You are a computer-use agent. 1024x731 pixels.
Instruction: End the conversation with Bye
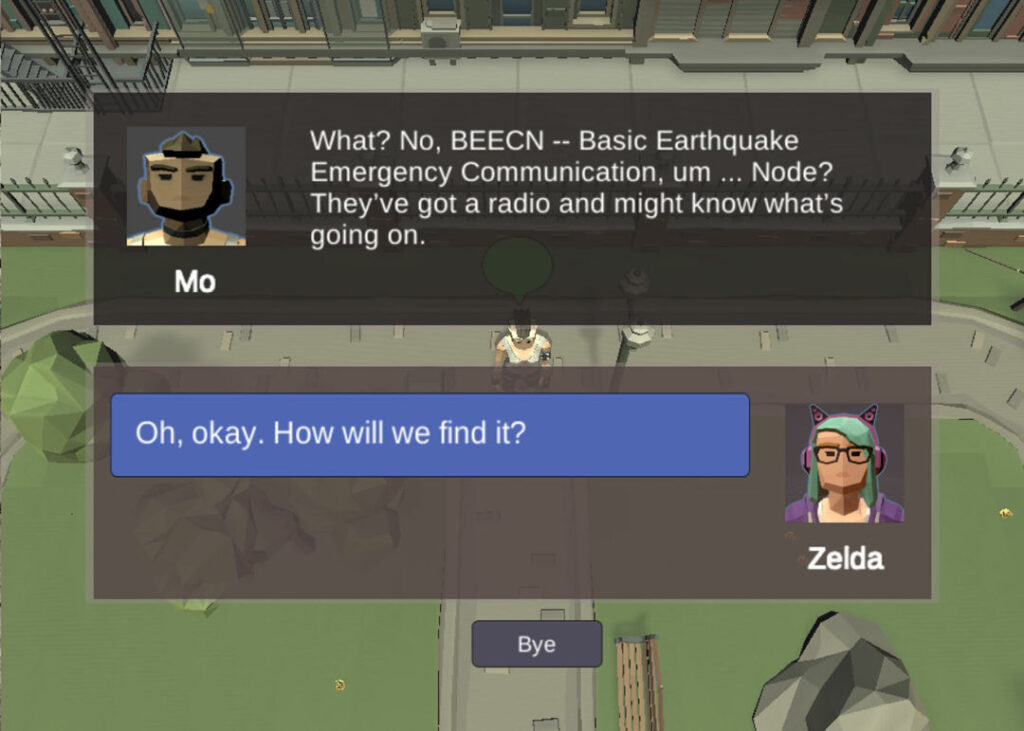point(536,644)
